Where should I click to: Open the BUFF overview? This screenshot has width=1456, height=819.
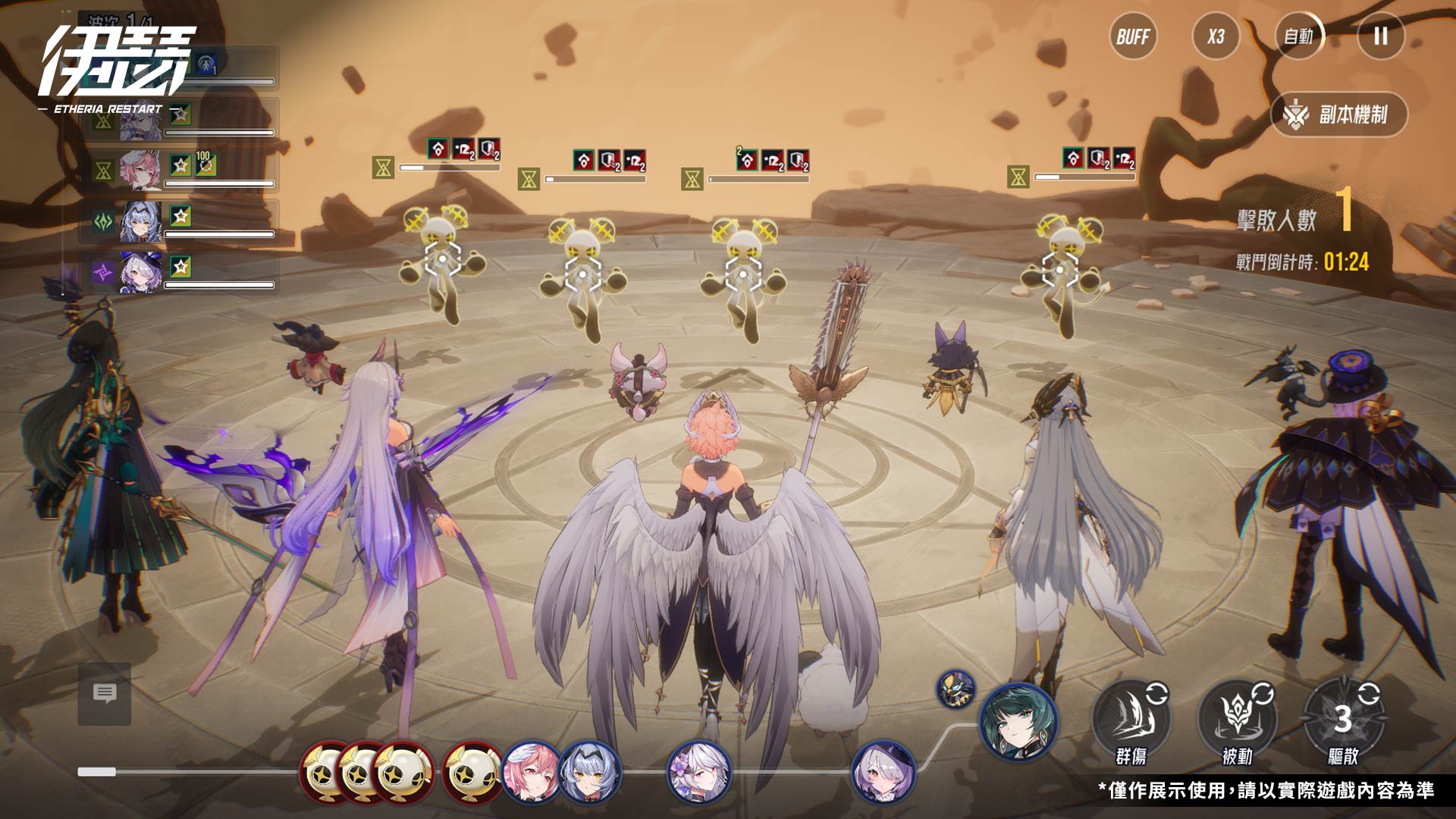(x=1133, y=36)
